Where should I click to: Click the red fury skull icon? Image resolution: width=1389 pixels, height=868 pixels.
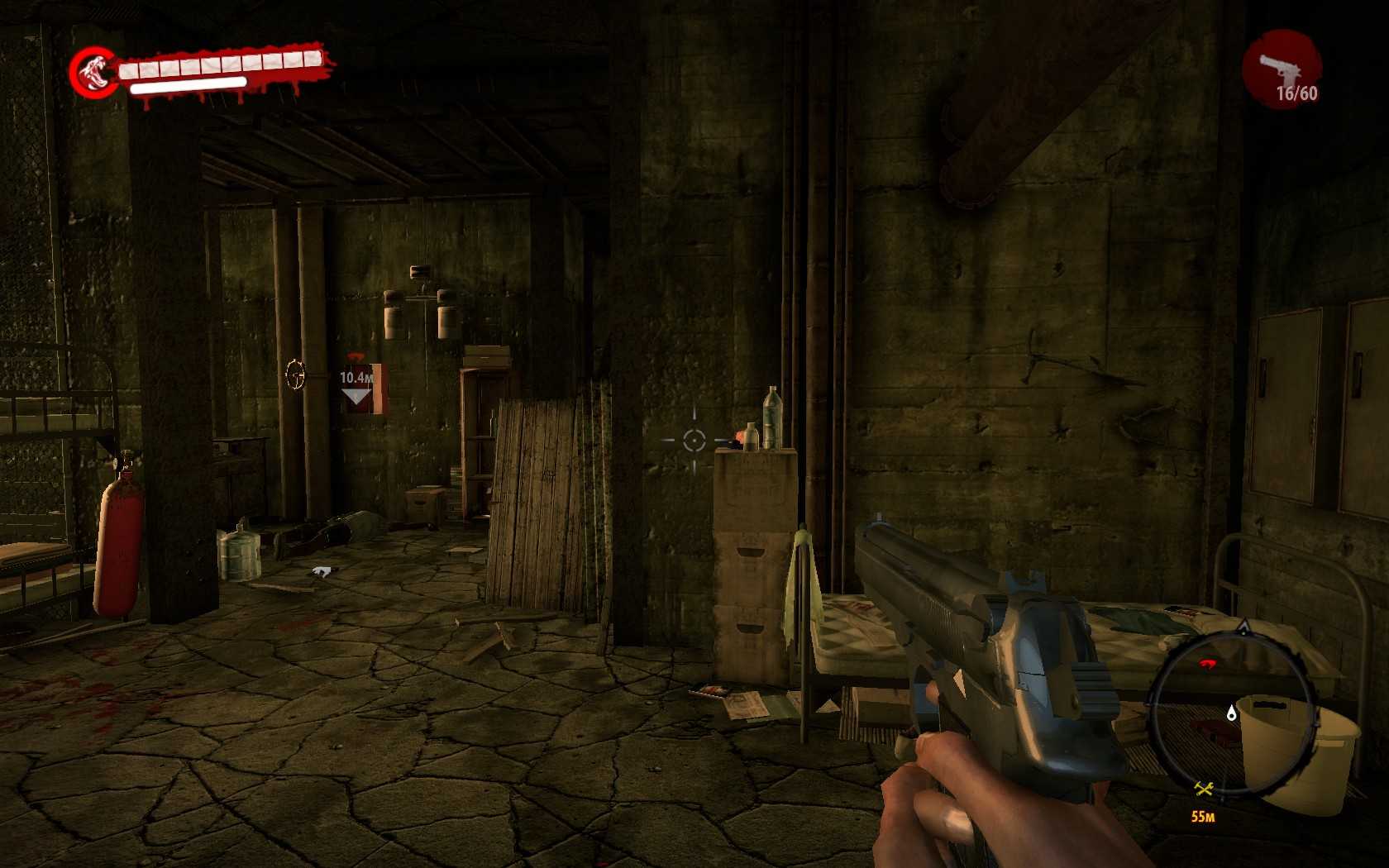93,71
